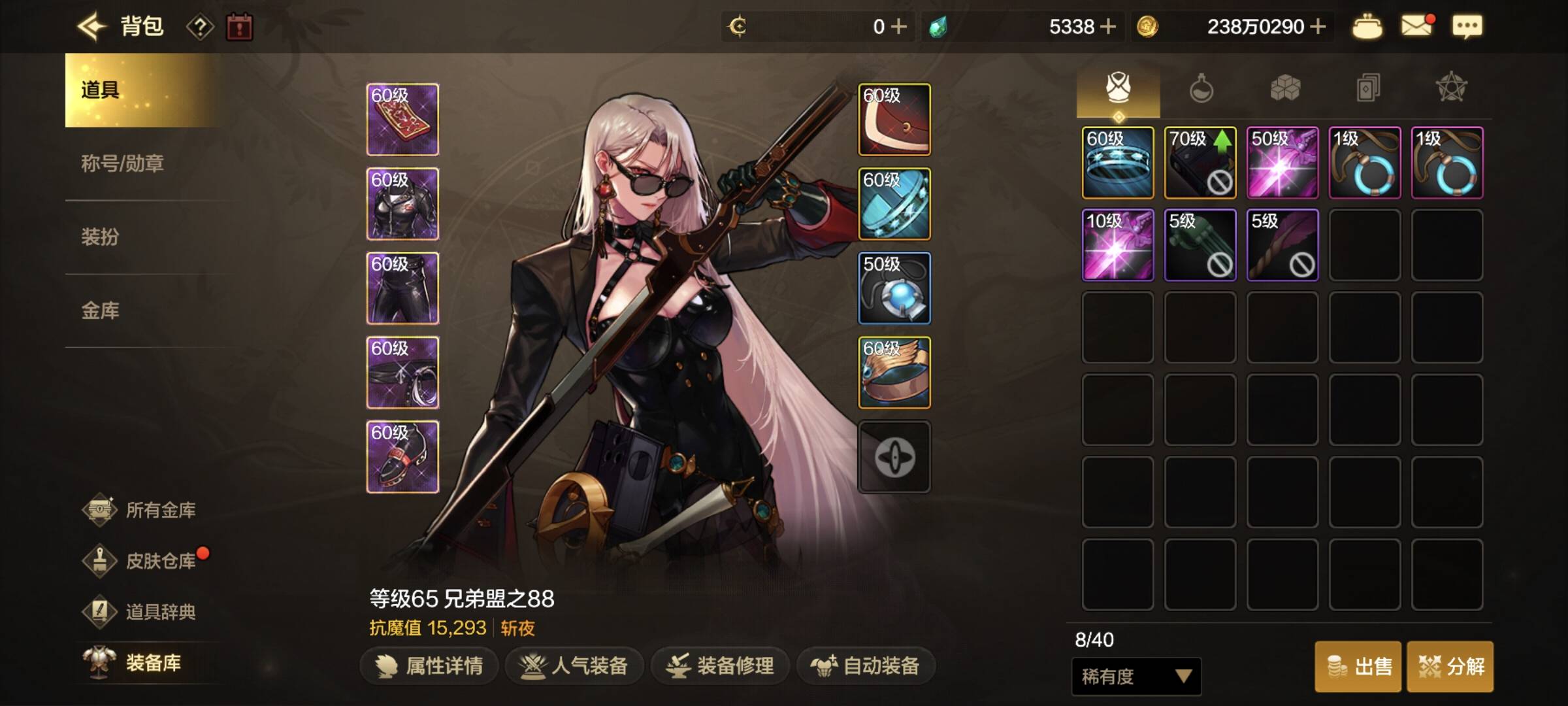Switch to the 装扮 section

point(100,237)
